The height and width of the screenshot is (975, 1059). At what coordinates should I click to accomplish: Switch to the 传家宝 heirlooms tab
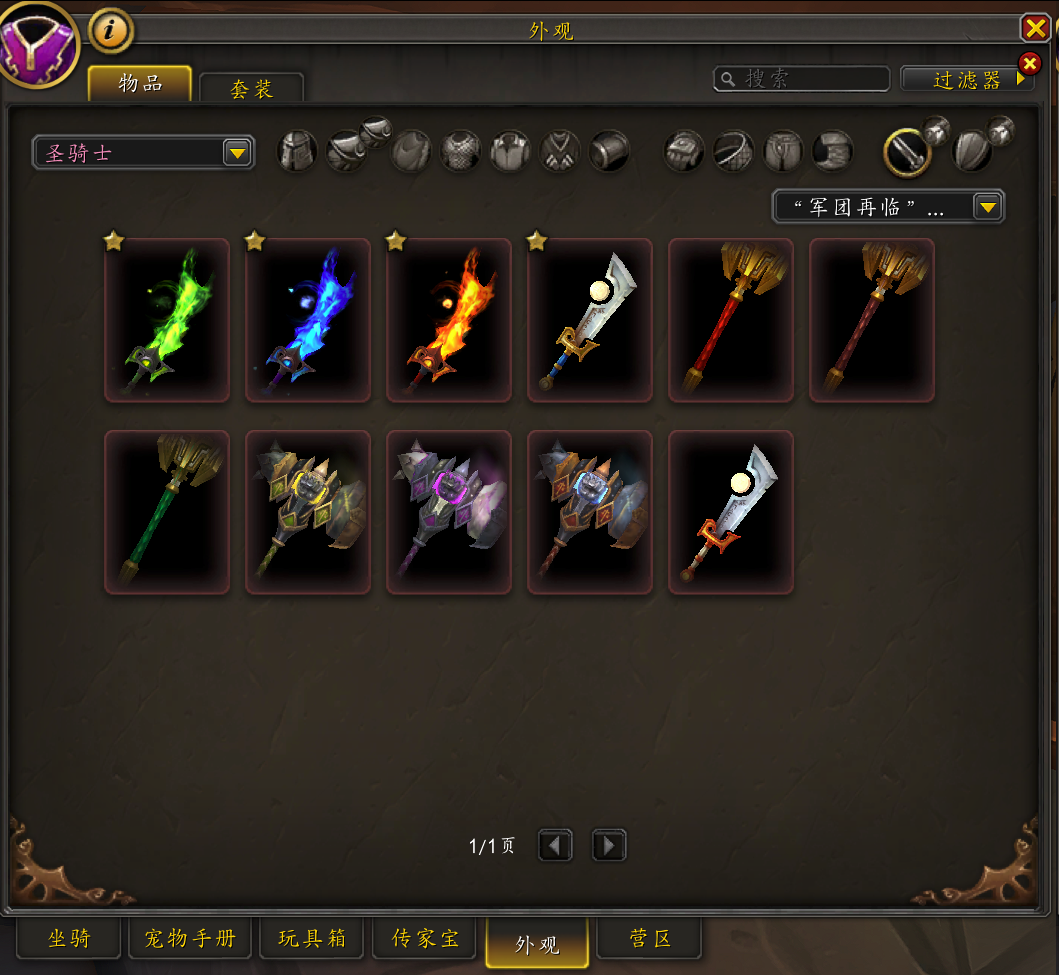(x=425, y=939)
